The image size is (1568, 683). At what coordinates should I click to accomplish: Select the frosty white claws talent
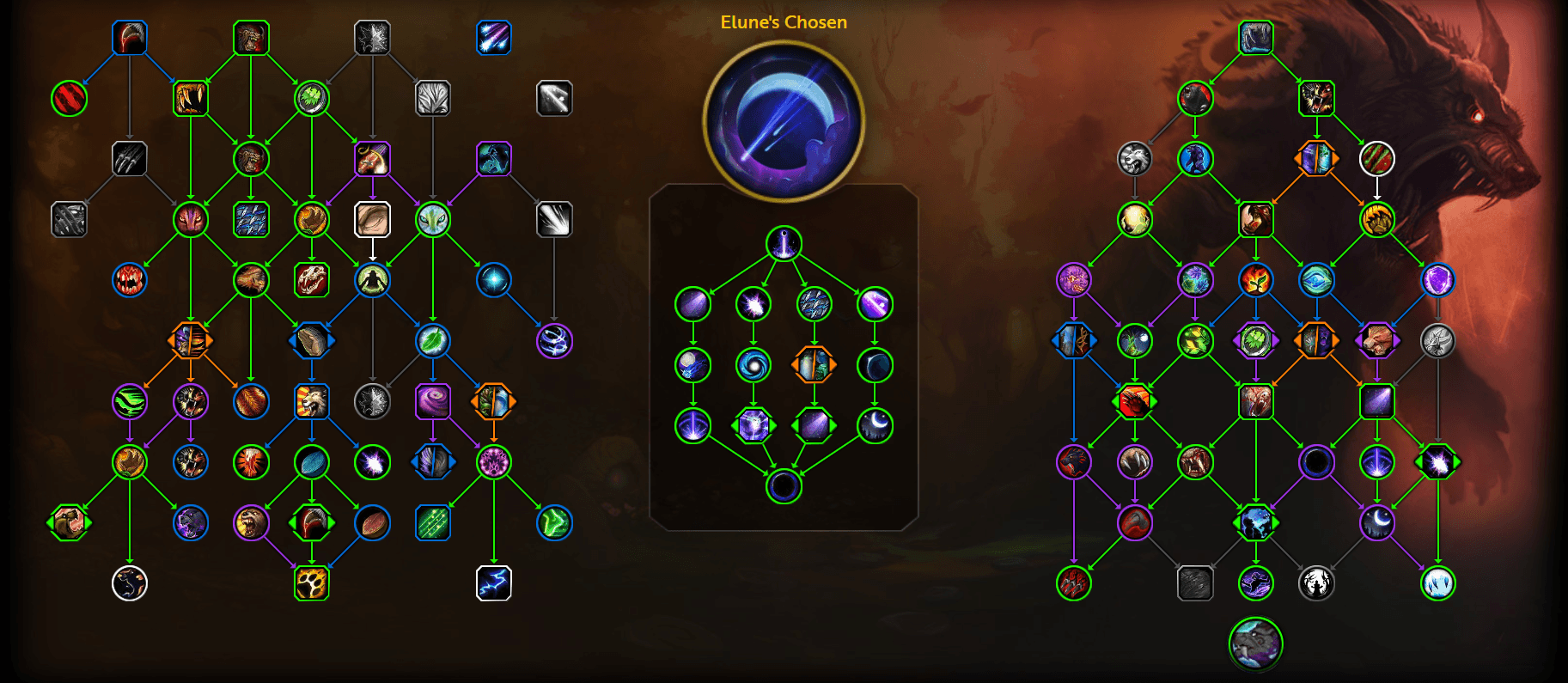tap(1437, 583)
